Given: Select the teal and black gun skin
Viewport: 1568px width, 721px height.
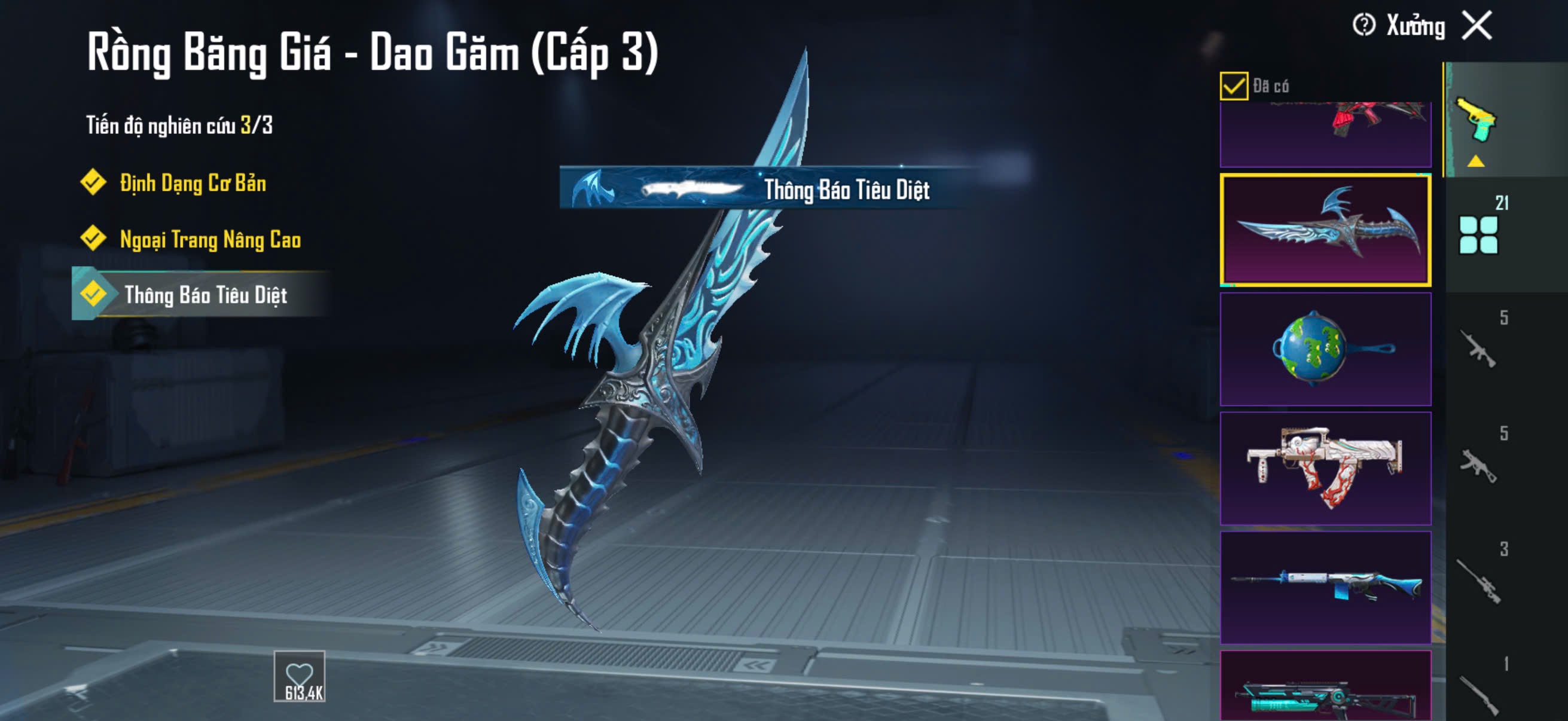Looking at the screenshot, I should click(1325, 688).
